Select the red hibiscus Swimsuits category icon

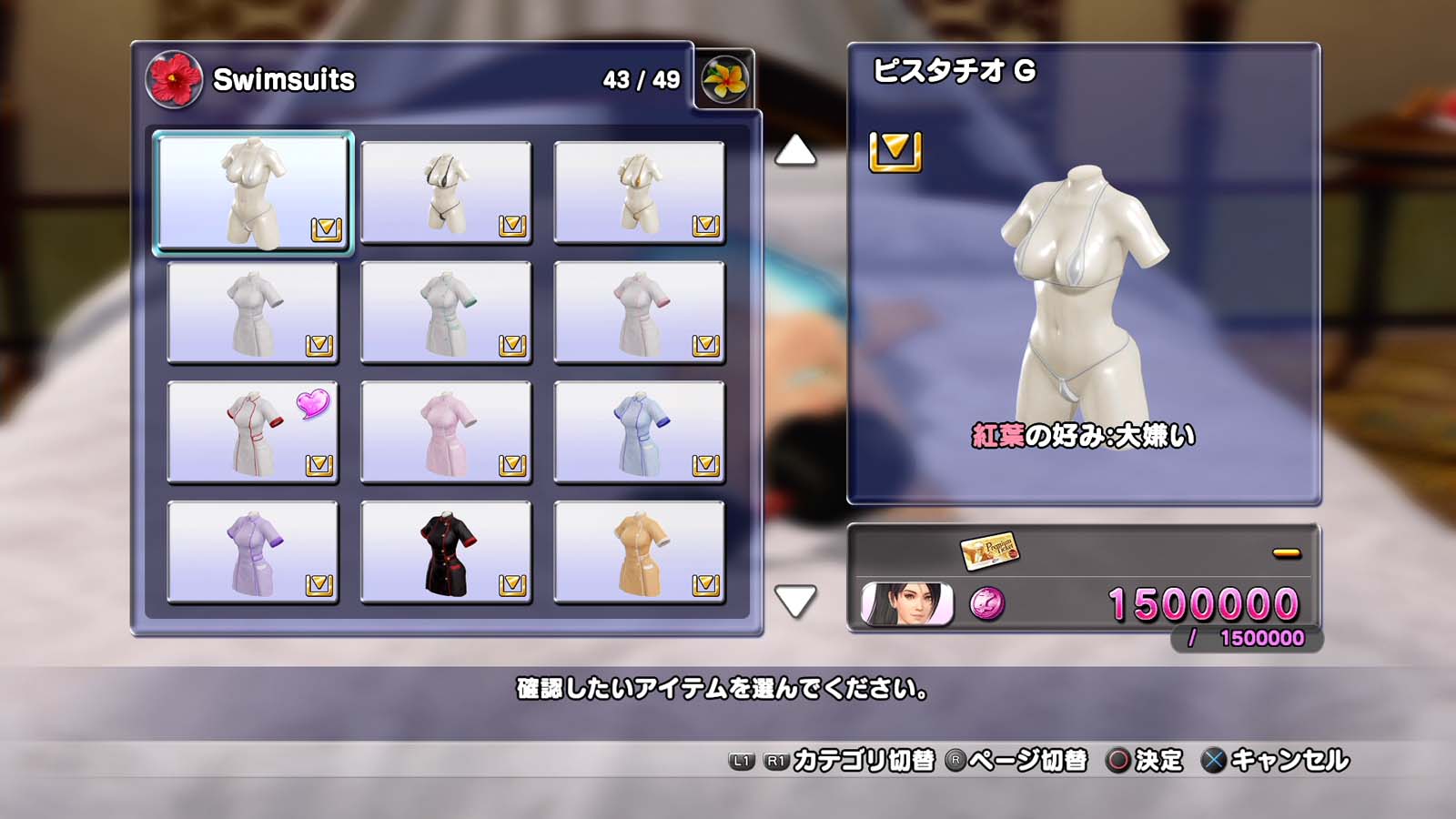(174, 79)
